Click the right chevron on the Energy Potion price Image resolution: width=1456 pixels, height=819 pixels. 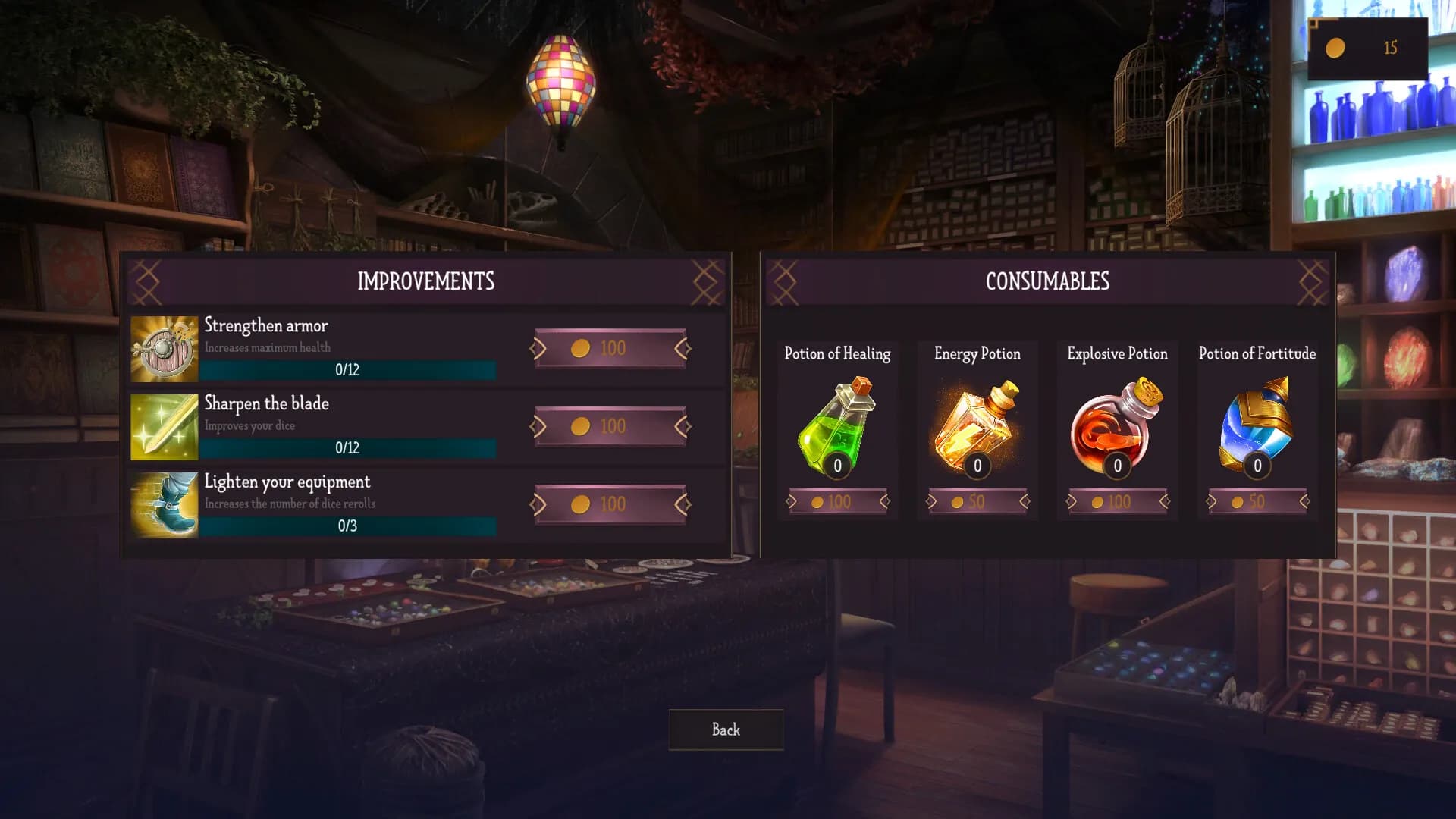tap(1025, 501)
